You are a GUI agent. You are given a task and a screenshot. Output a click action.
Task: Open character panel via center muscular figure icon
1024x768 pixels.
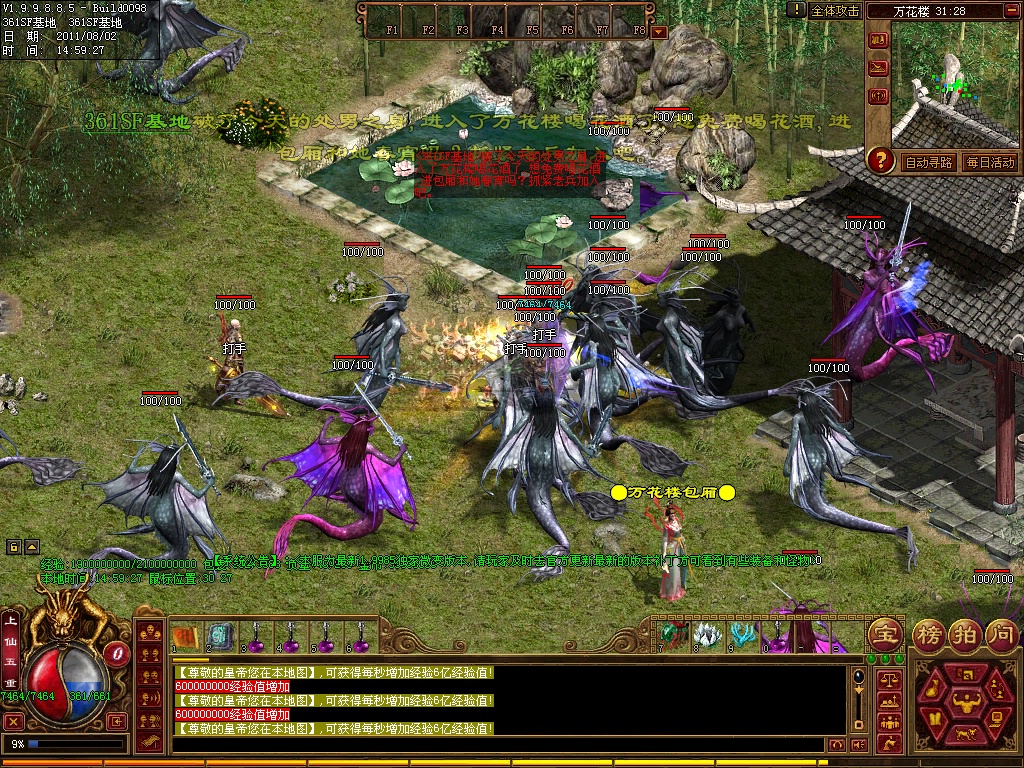tap(965, 700)
